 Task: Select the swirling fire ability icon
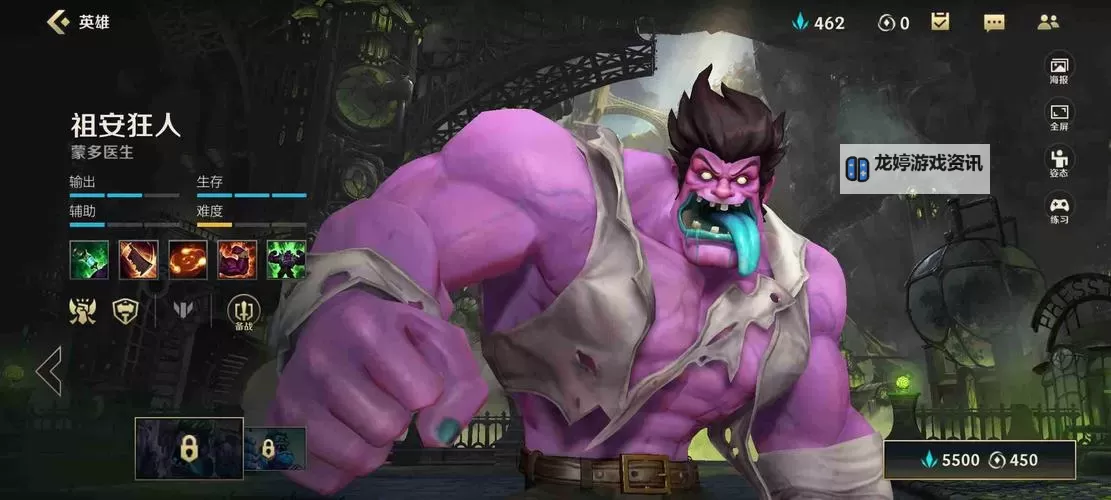click(x=188, y=260)
